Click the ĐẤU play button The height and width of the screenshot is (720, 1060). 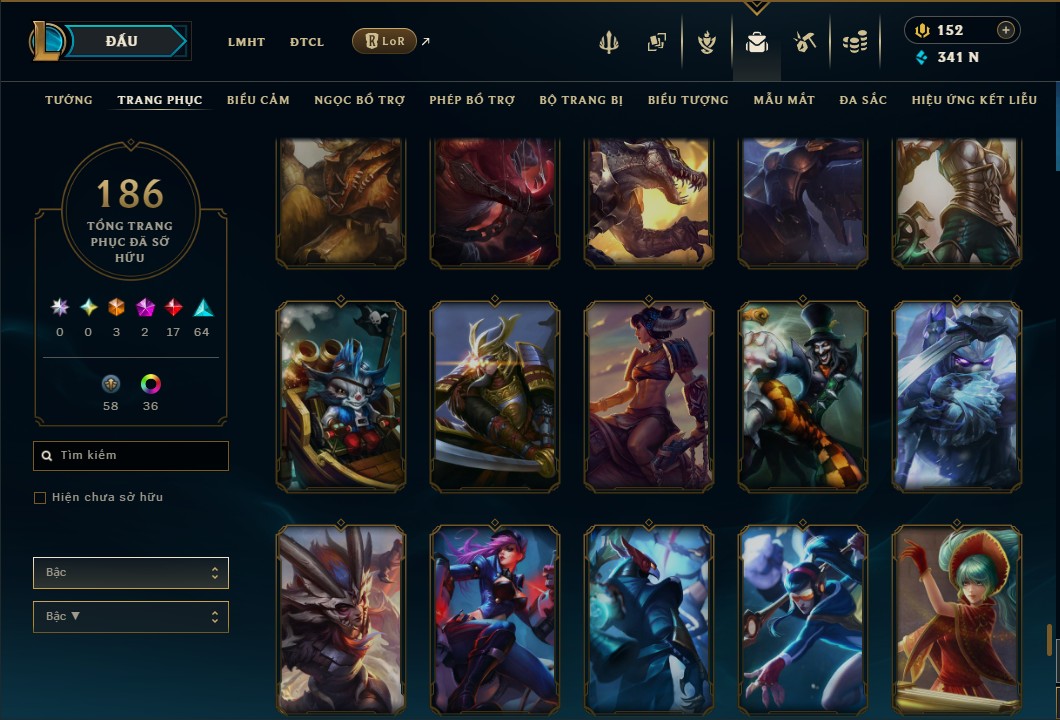coord(122,41)
